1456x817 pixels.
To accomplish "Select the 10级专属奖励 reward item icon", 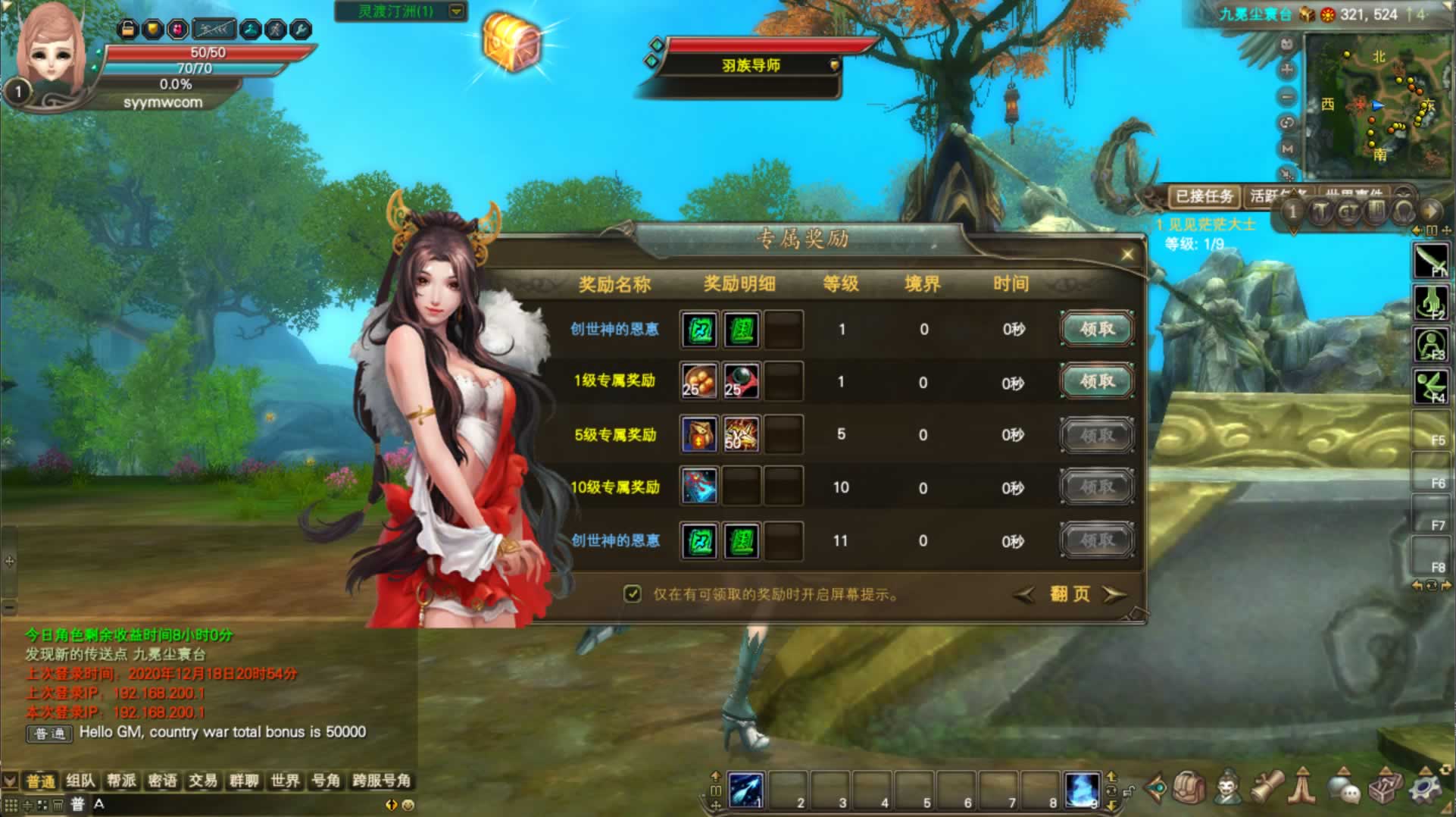I will [698, 487].
